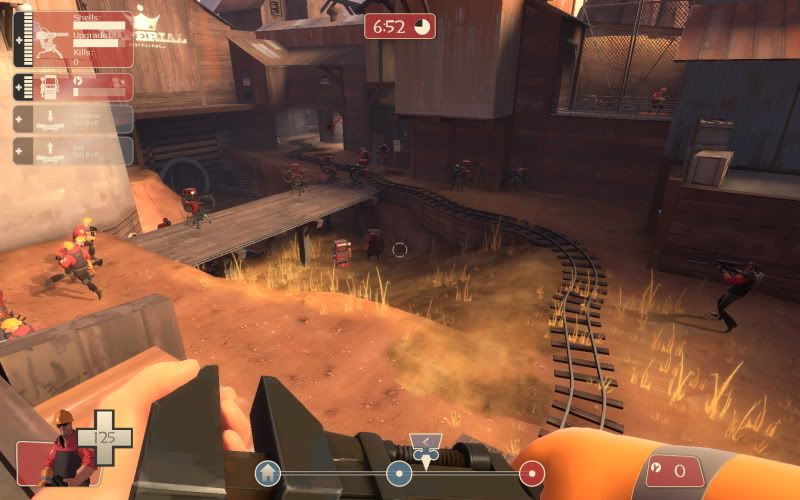The width and height of the screenshot is (800, 500).
Task: Select the sentry gun status panel
Action: (73, 40)
